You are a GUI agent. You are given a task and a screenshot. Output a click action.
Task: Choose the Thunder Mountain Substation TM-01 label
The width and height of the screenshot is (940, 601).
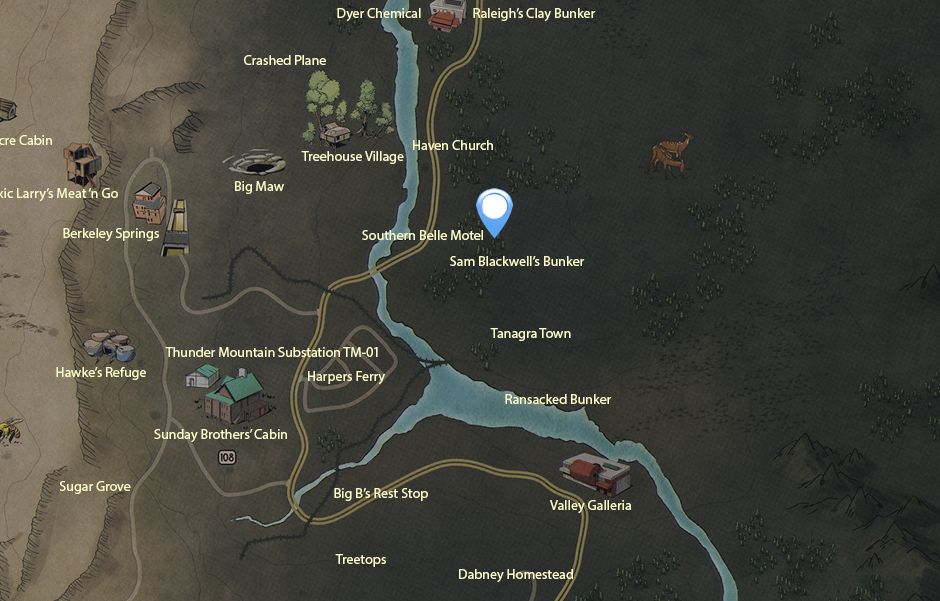pyautogui.click(x=272, y=352)
